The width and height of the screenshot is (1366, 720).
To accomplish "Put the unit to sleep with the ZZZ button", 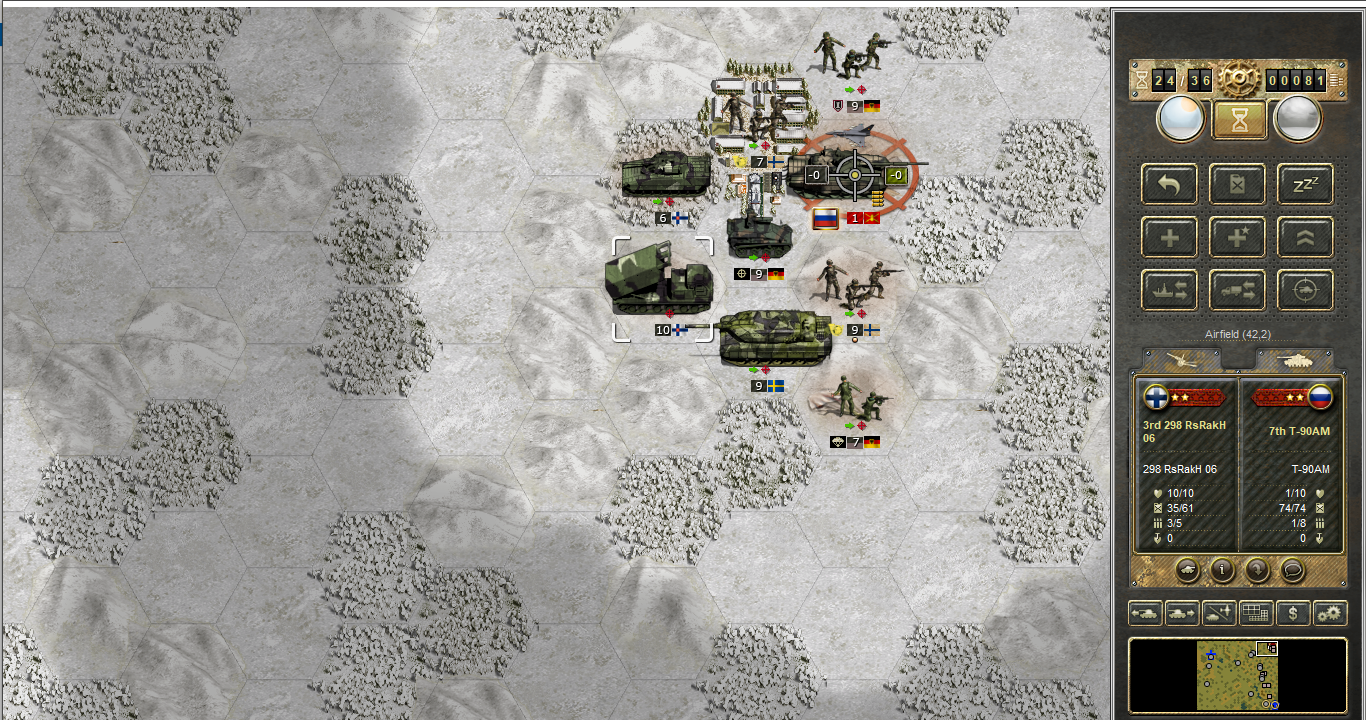I will 1305,184.
